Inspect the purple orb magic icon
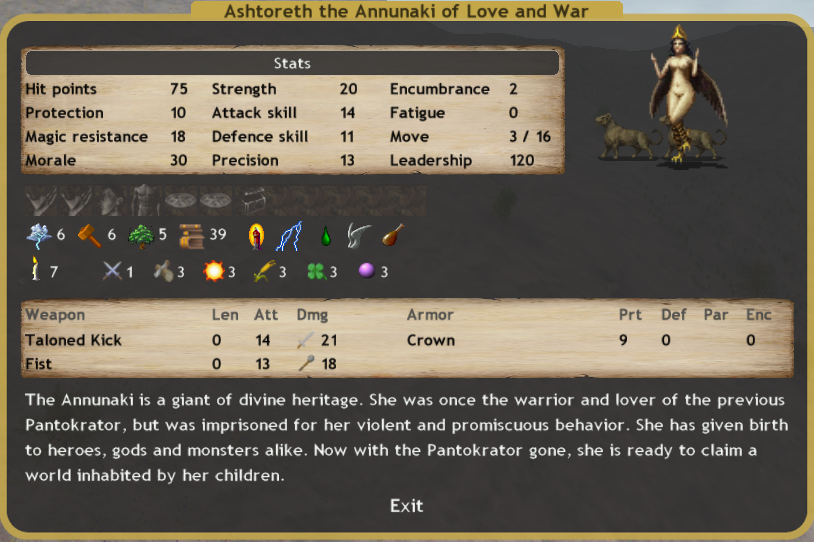Viewport: 814px width, 542px height. pos(366,271)
